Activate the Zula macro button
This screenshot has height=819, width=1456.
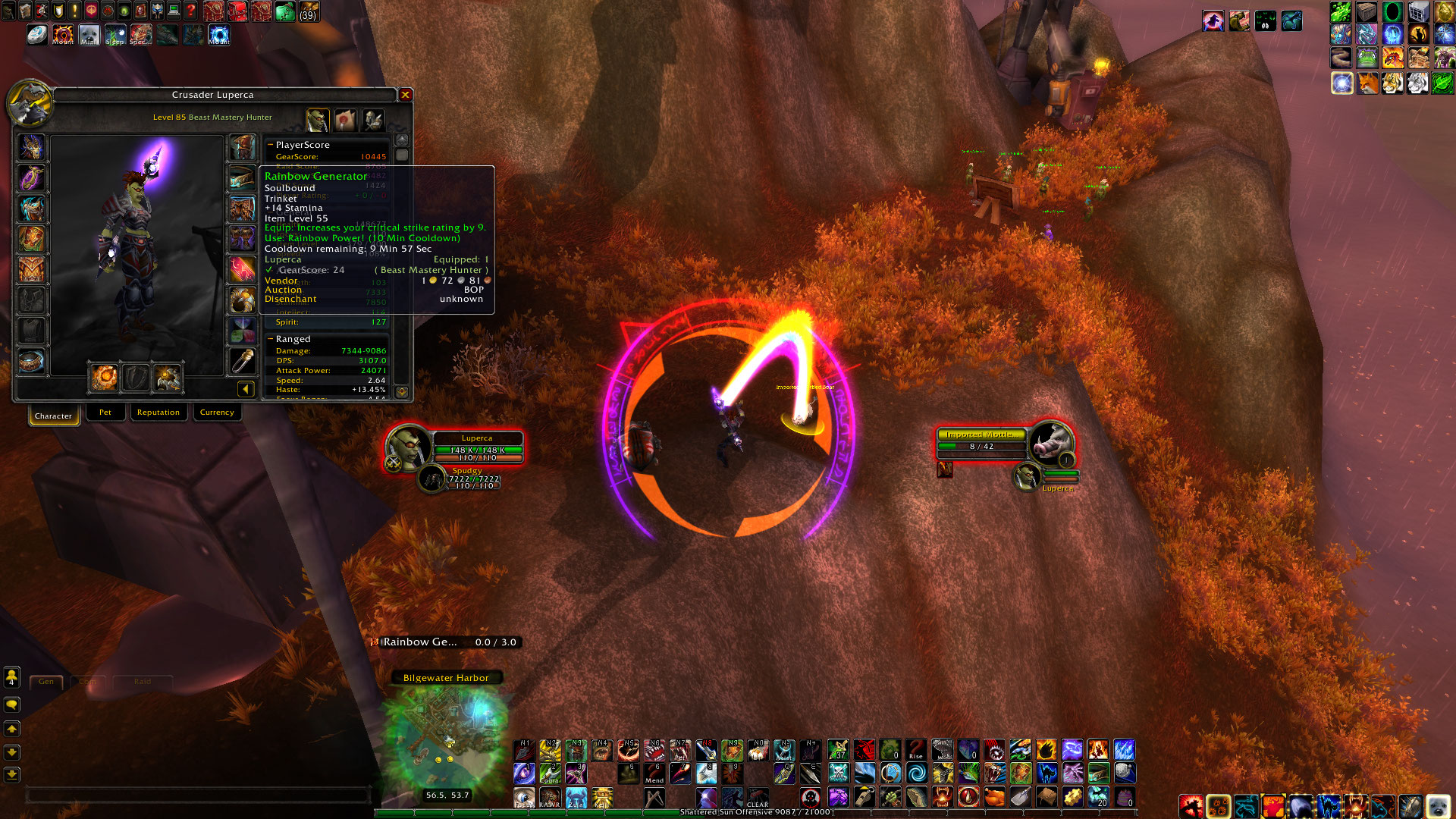(576, 799)
